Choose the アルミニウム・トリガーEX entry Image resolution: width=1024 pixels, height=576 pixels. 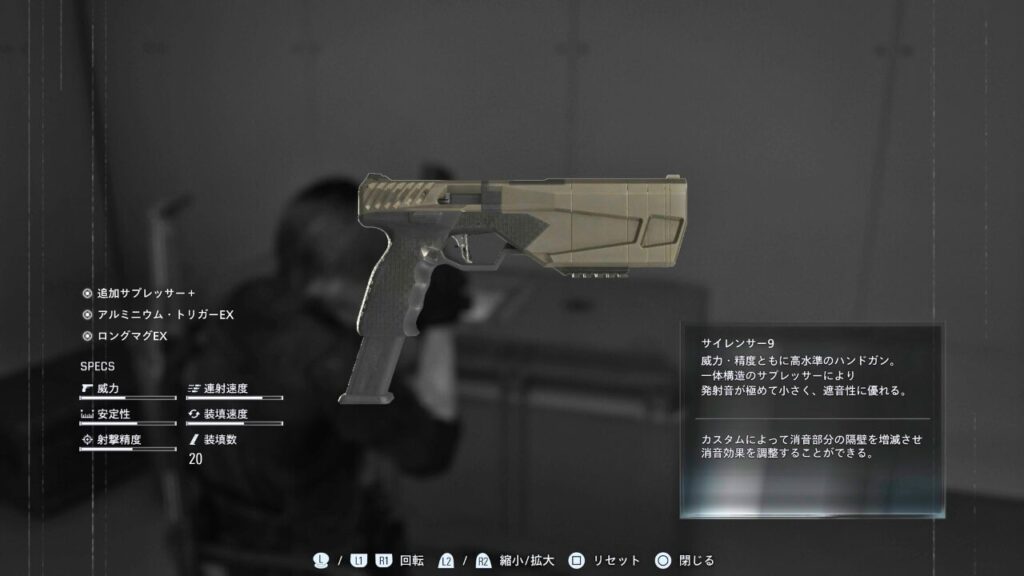[x=164, y=315]
